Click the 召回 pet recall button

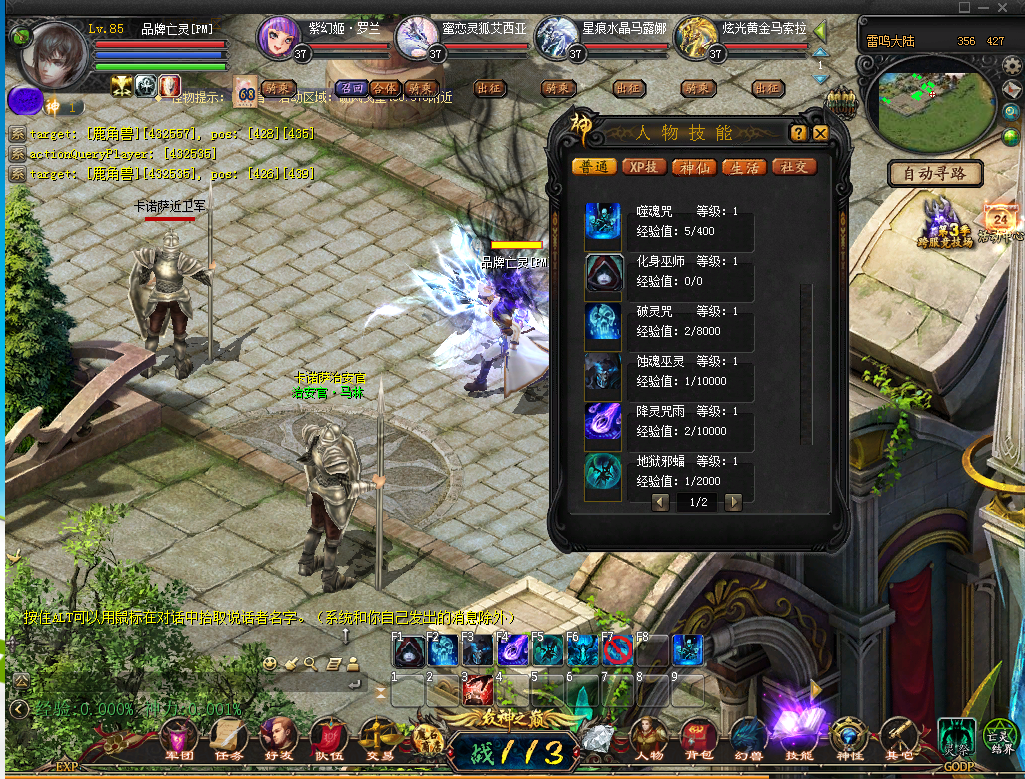click(x=350, y=88)
